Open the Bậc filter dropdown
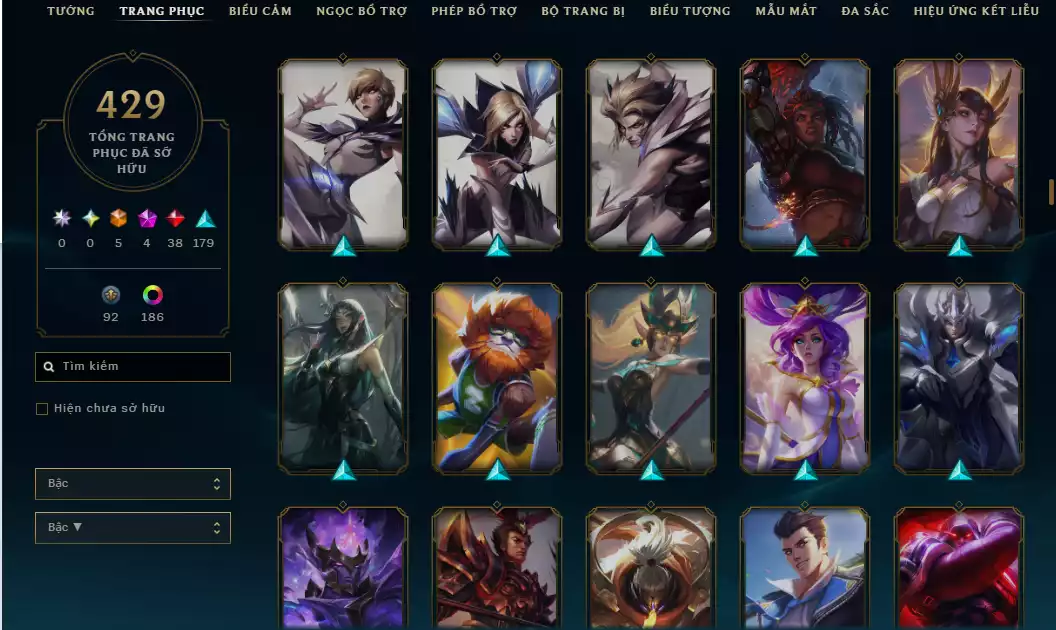 [133, 484]
